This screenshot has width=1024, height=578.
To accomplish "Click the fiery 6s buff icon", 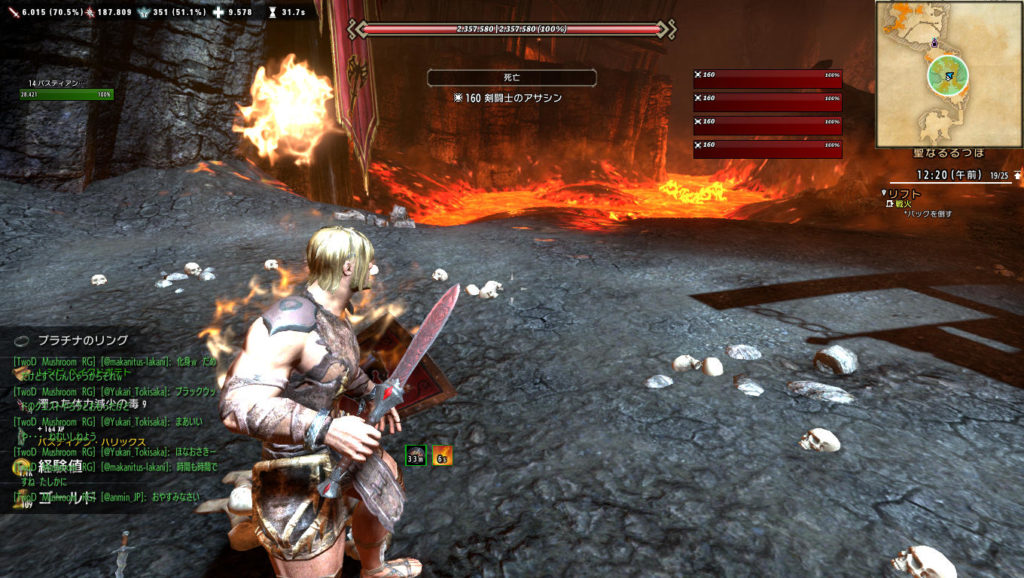I will pos(441,456).
